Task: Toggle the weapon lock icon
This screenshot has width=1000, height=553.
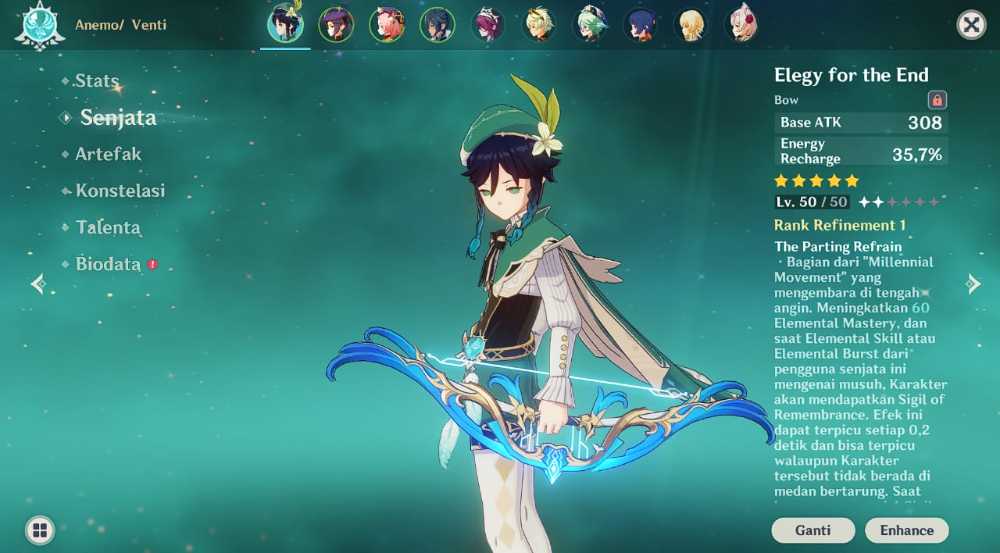Action: pyautogui.click(x=937, y=100)
